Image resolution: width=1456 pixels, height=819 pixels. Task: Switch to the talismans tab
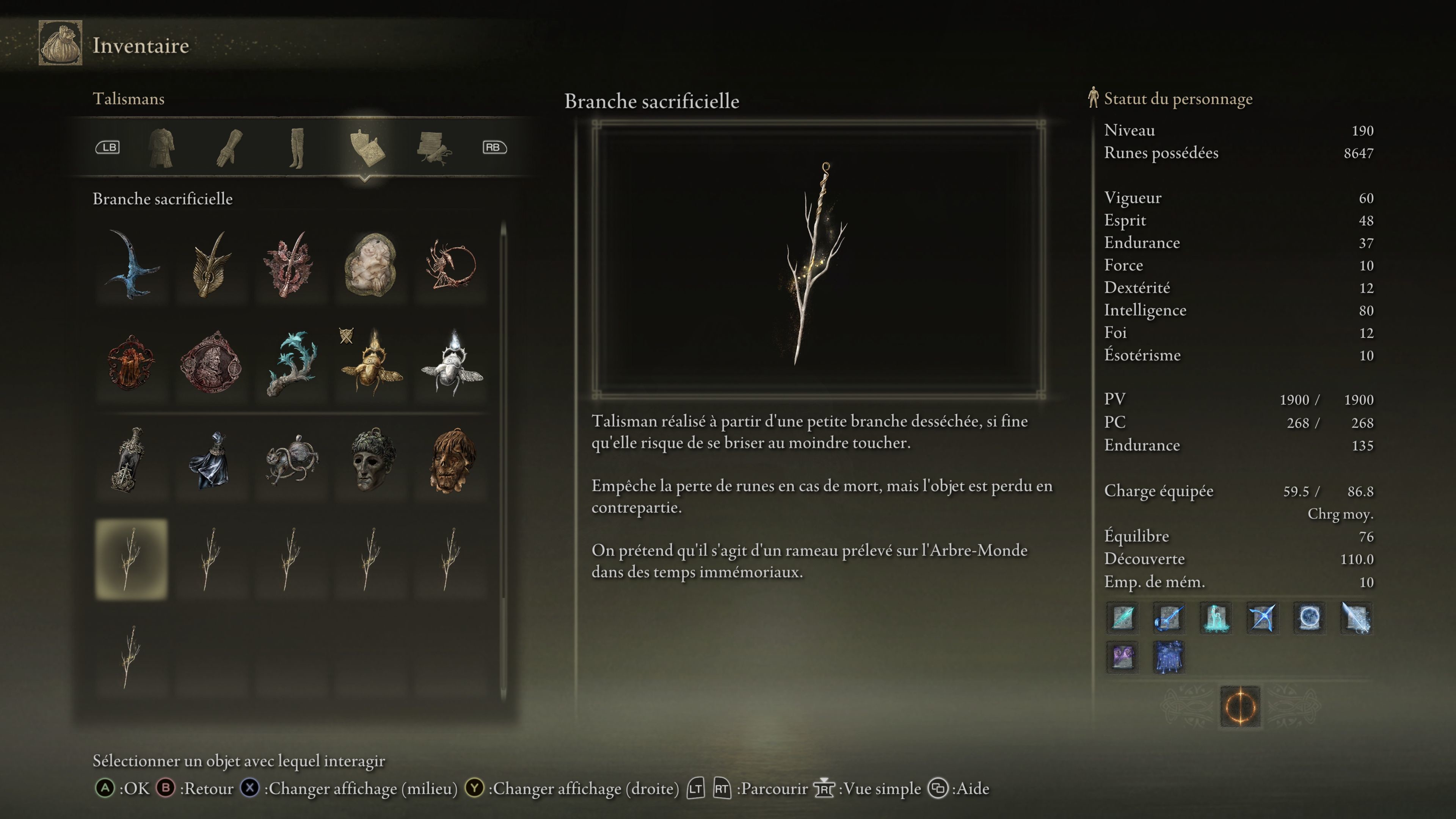point(366,148)
